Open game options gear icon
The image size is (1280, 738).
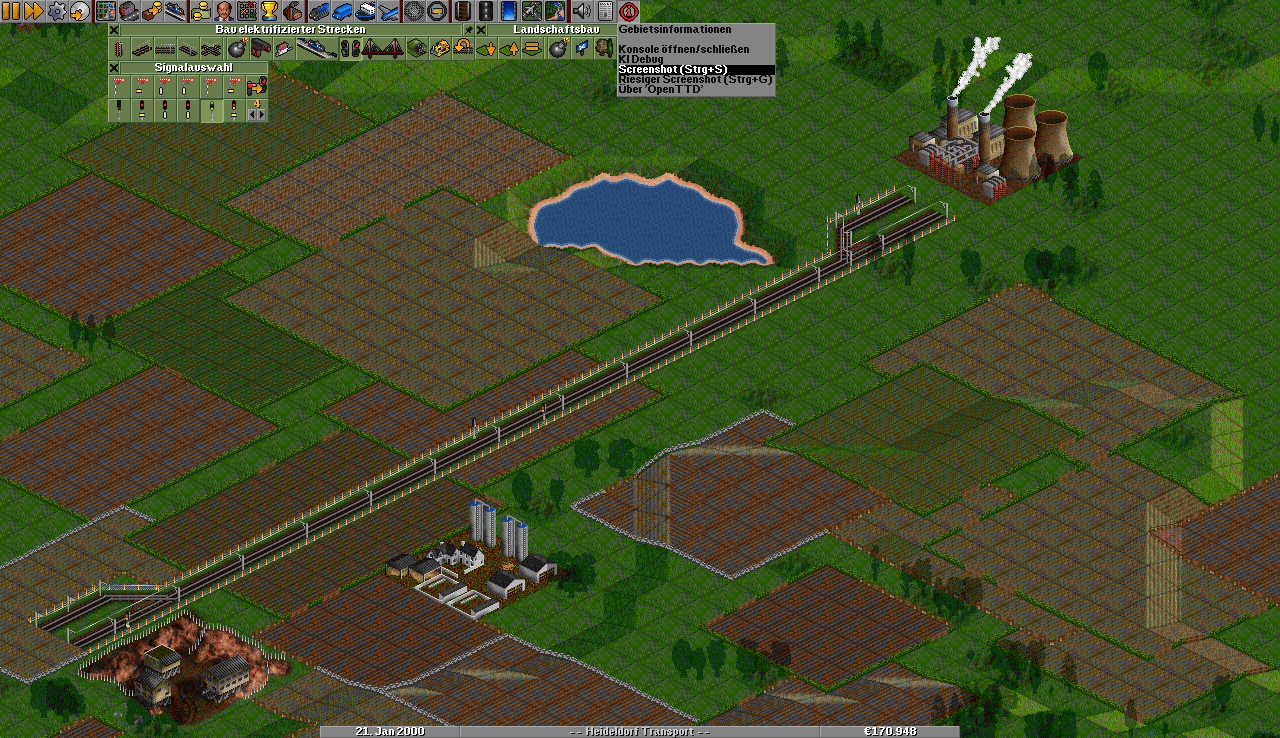click(57, 11)
